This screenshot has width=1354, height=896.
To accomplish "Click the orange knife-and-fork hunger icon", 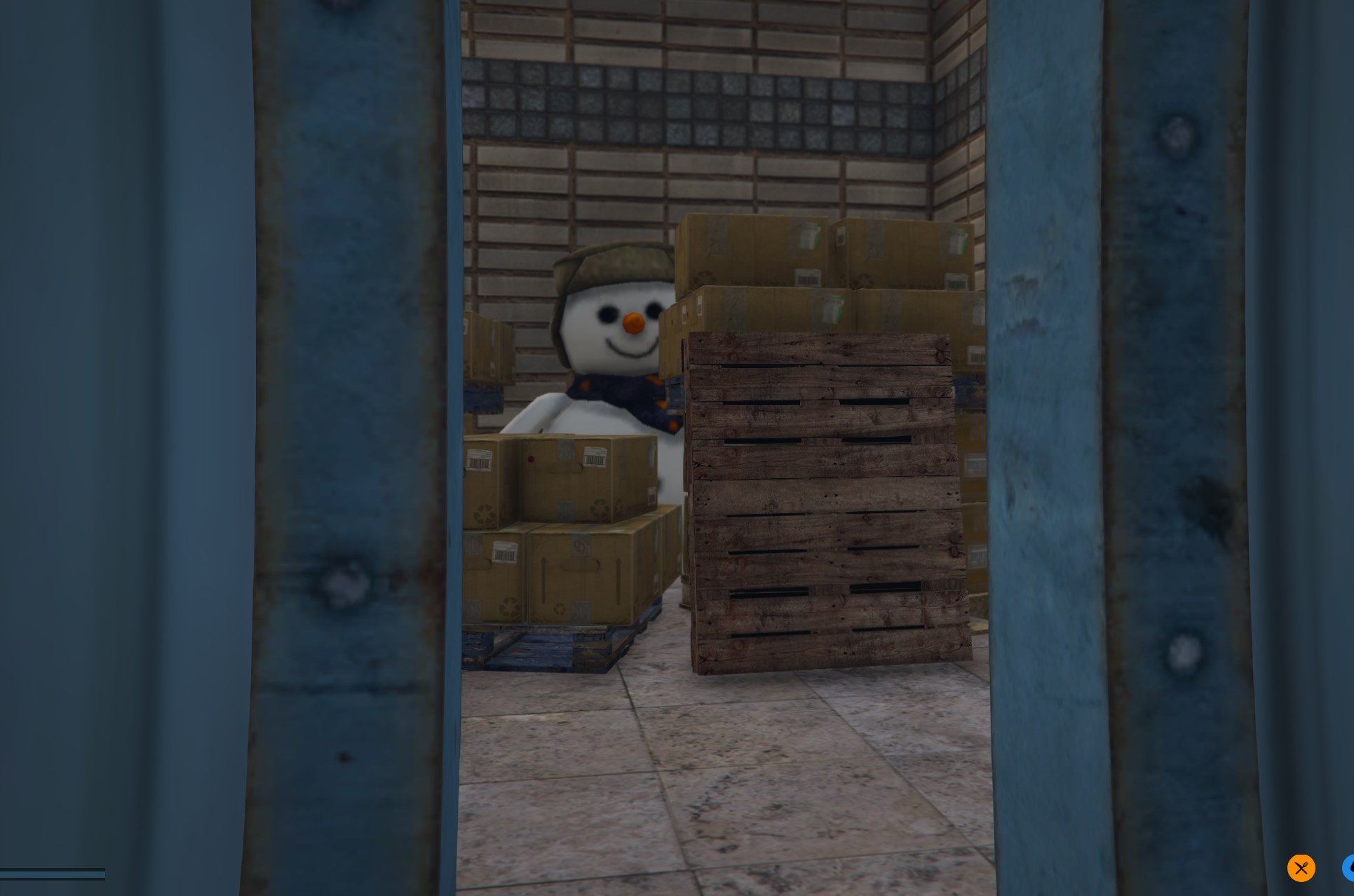I will point(1301,868).
